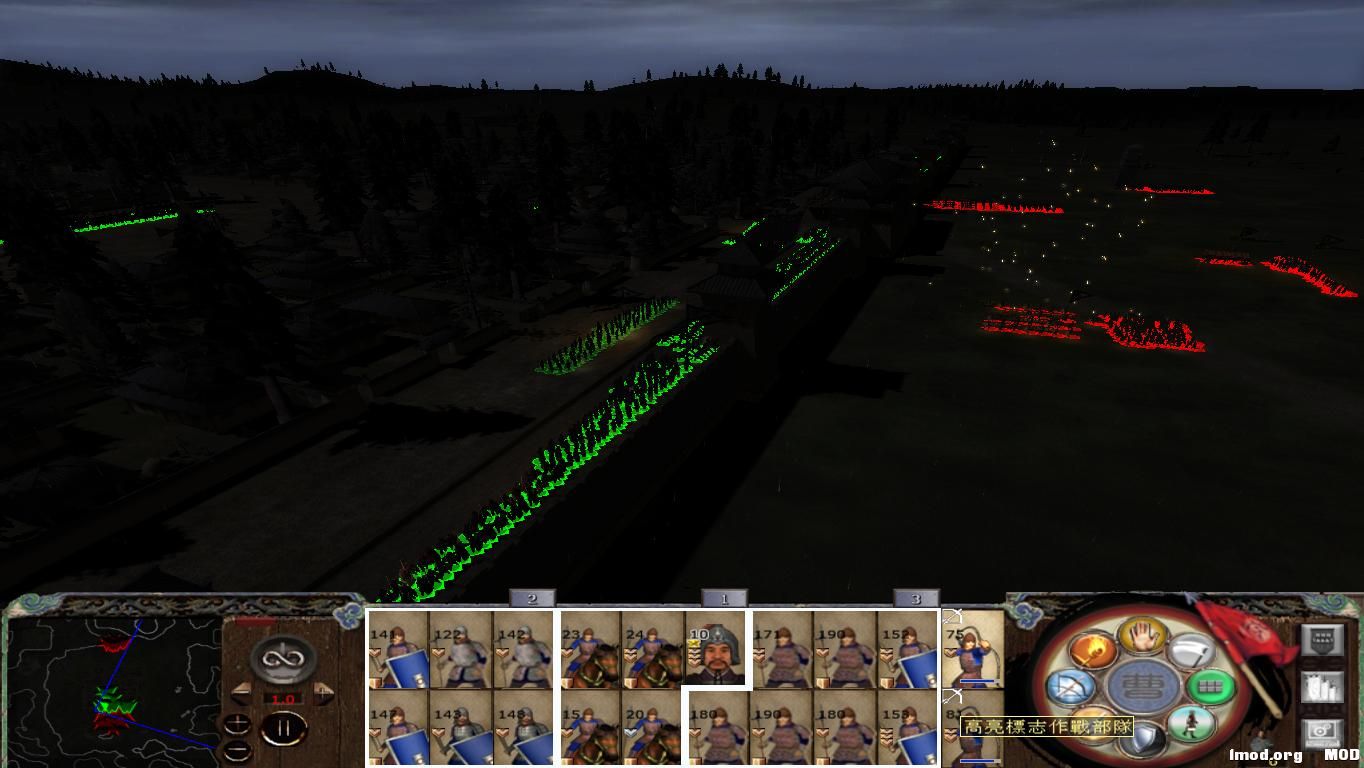Zoom the minimap with the plus button

click(x=237, y=723)
